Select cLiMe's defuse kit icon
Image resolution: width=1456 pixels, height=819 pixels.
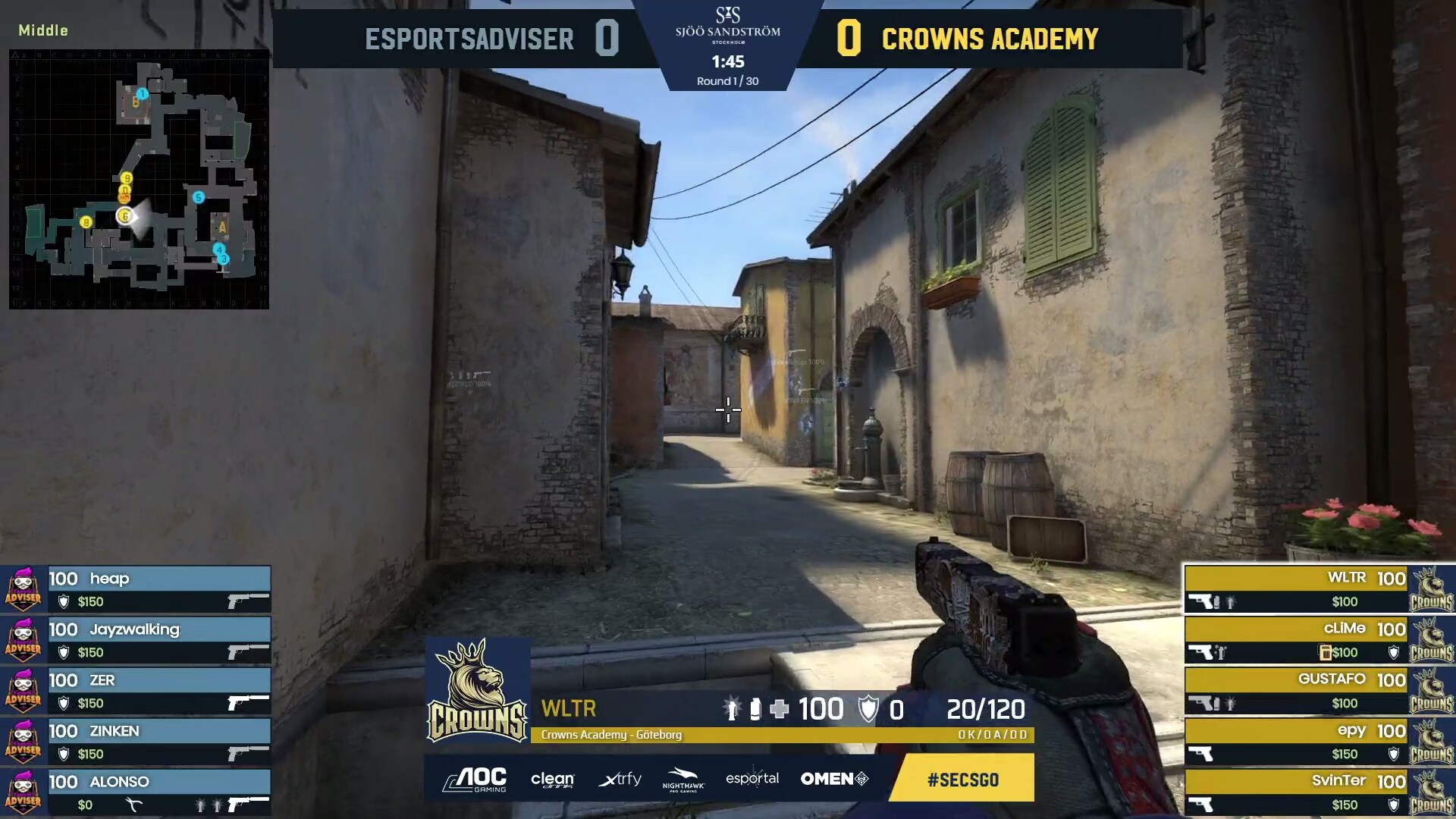click(x=1324, y=652)
